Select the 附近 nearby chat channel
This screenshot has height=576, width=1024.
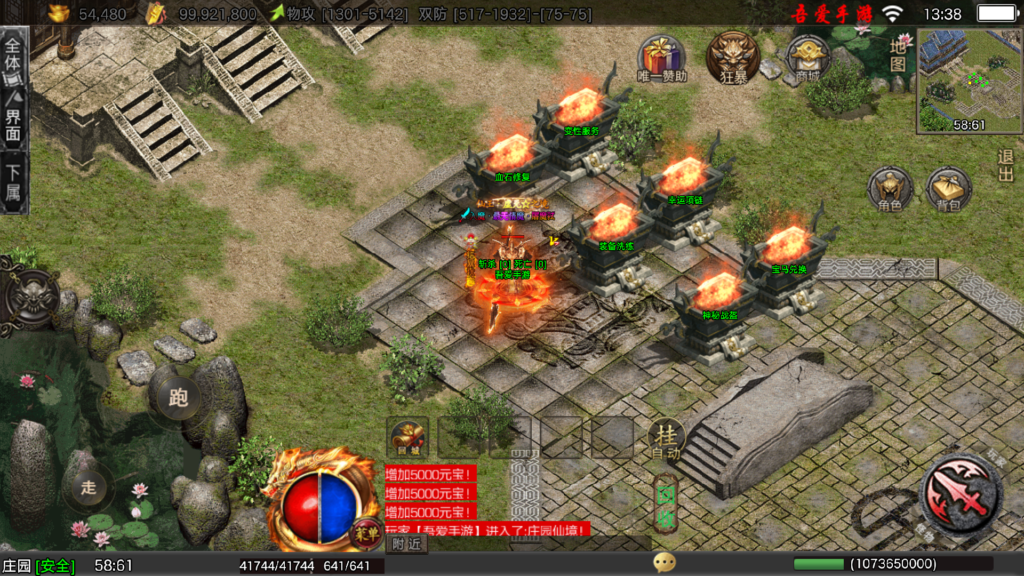click(407, 543)
